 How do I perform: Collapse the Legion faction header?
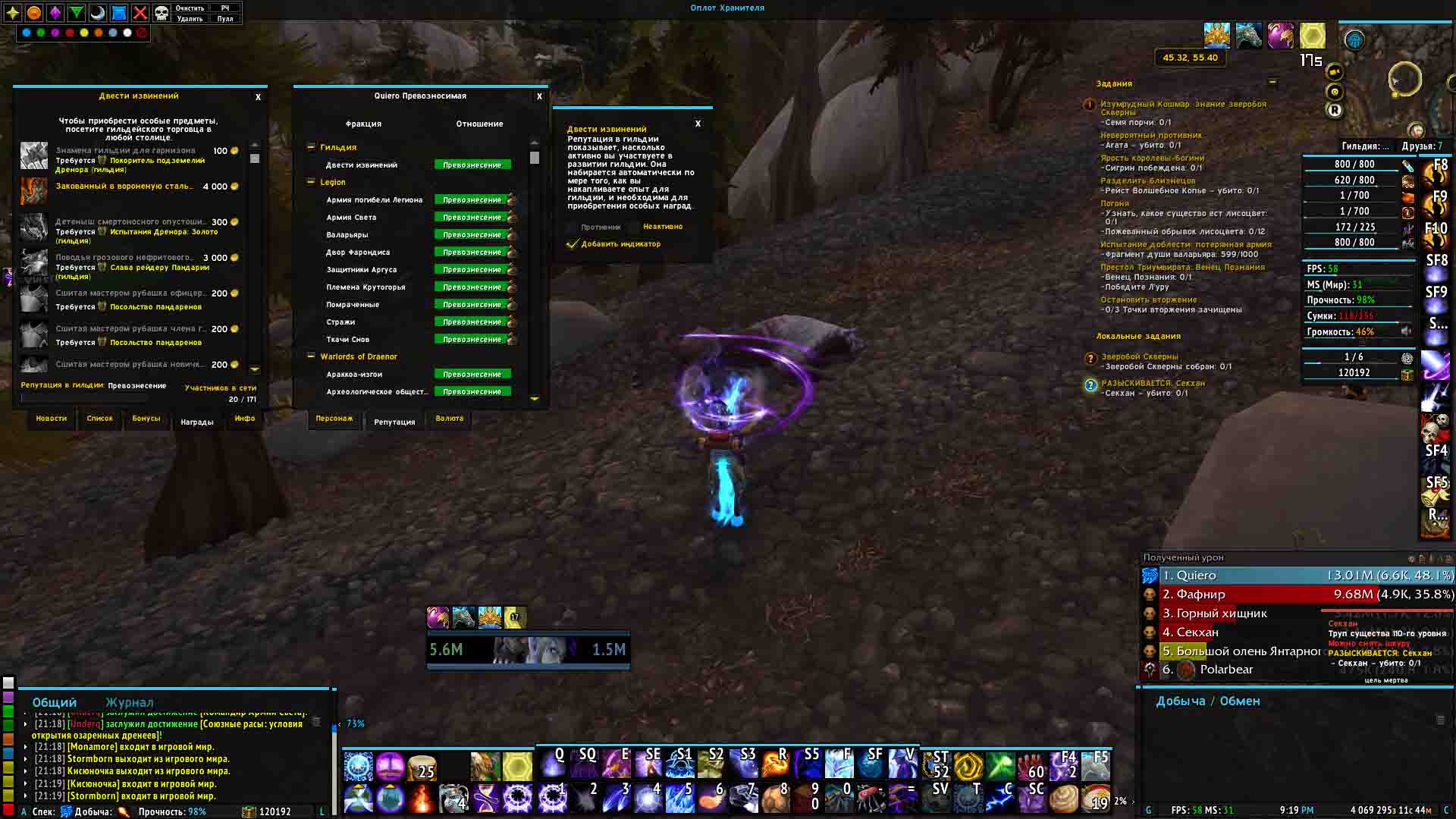click(x=311, y=182)
